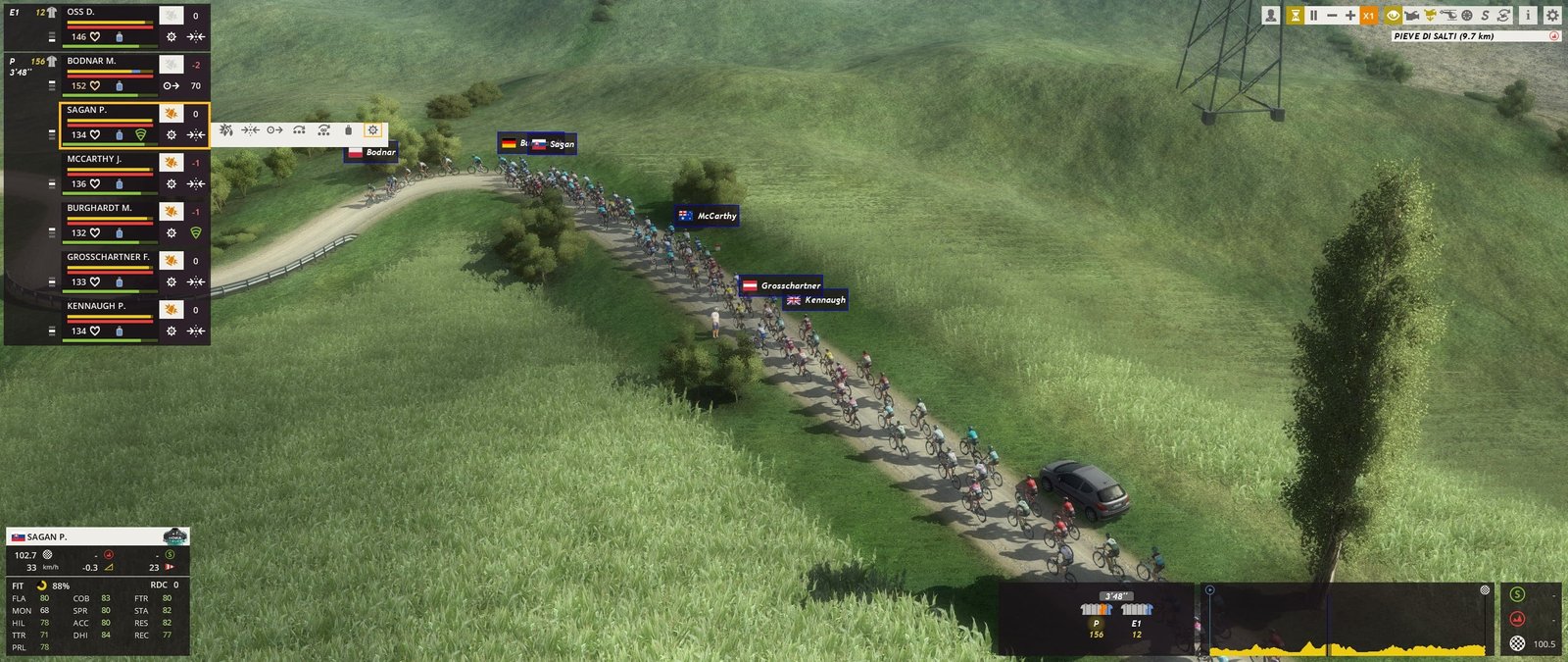
Task: Pause the race simulation
Action: (x=1313, y=16)
